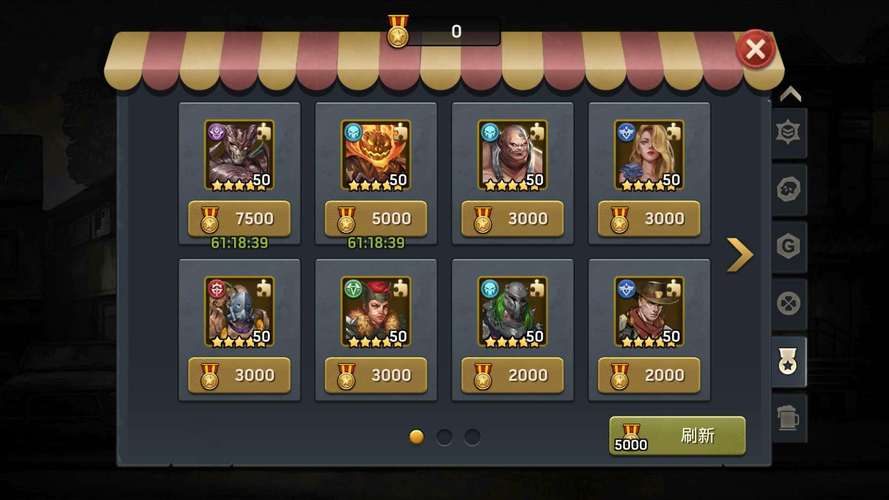Jump to the third page dot
This screenshot has height=500, width=889.
click(x=472, y=437)
